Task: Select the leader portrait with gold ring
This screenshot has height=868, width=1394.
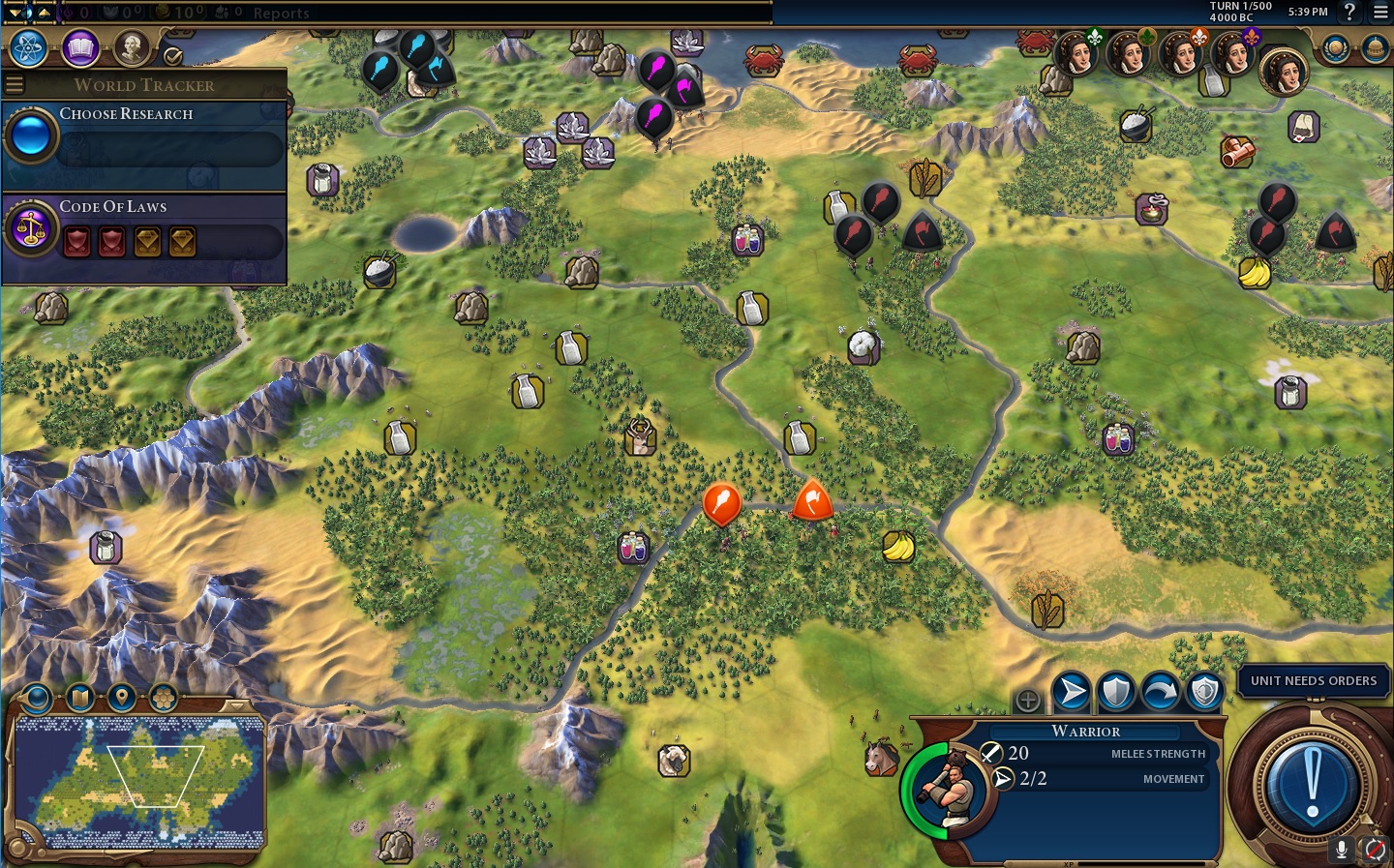Action: pos(1284,72)
